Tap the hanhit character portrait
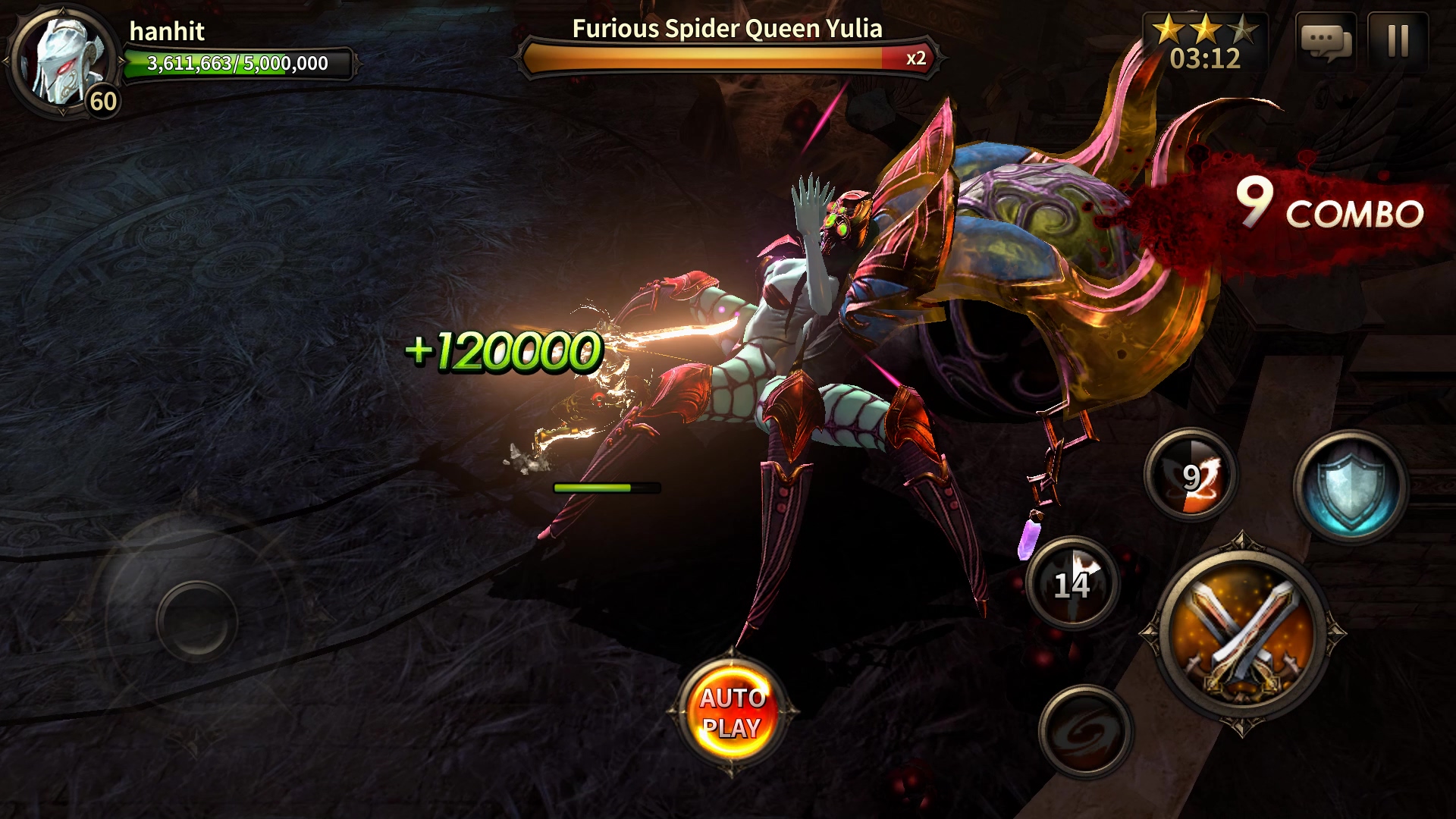The height and width of the screenshot is (819, 1456). click(63, 62)
